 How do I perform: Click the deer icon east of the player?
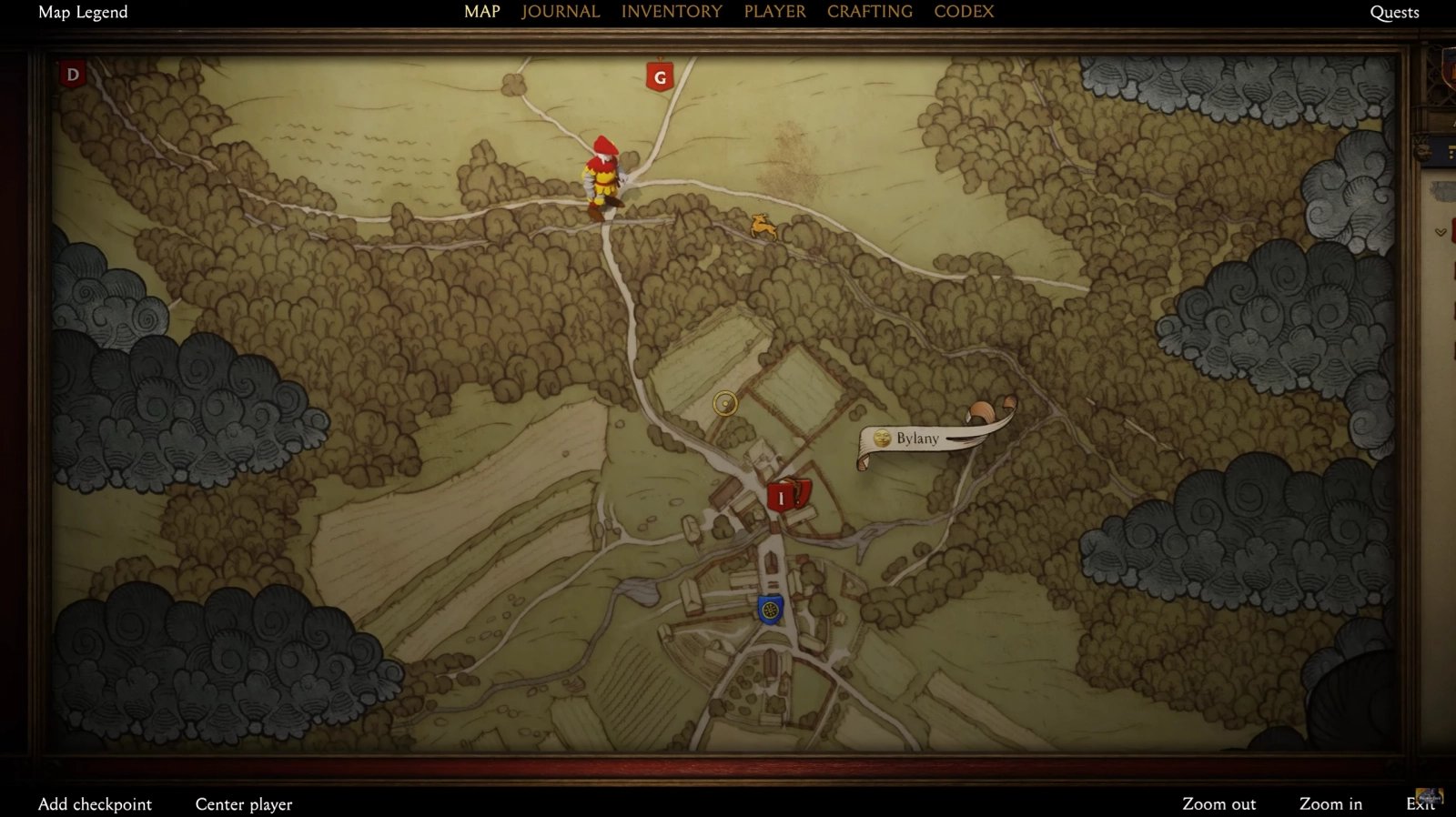tap(763, 227)
